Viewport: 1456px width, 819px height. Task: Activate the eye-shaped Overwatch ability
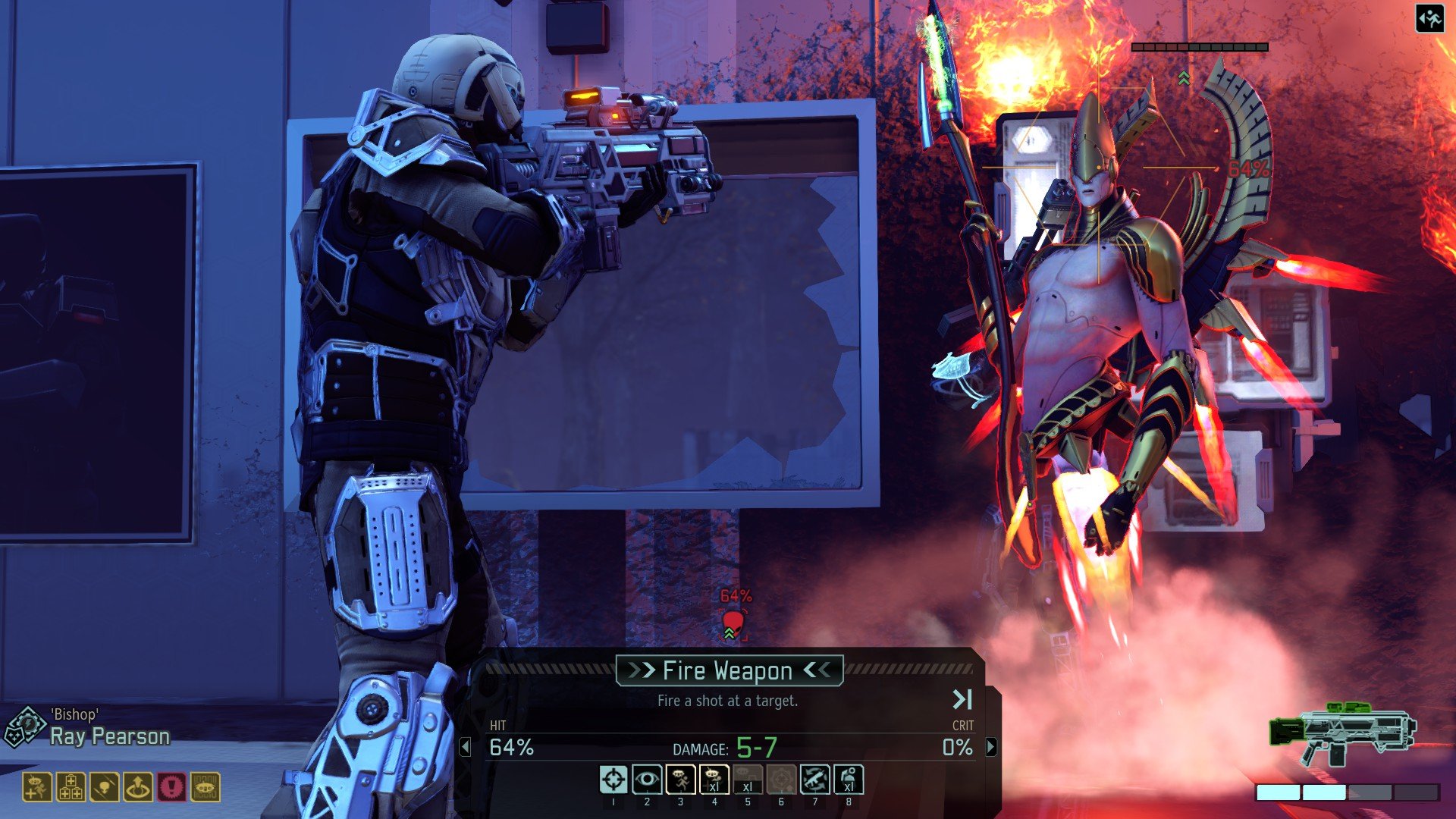[647, 780]
